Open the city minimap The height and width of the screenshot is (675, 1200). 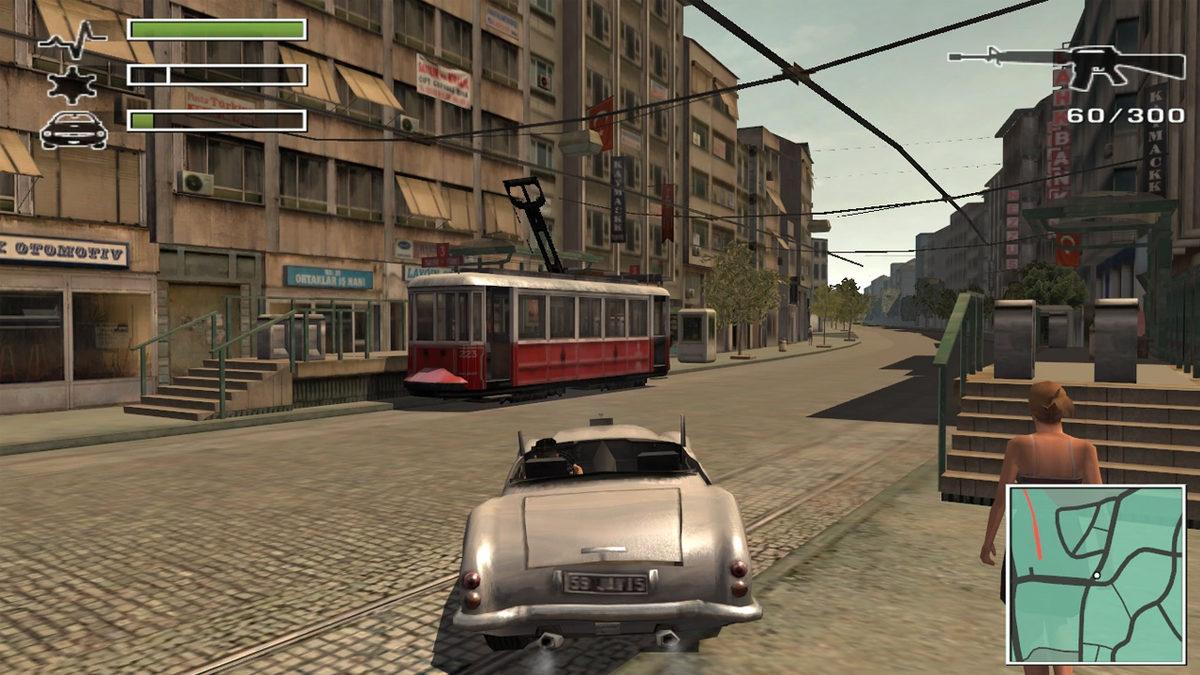(x=1095, y=573)
